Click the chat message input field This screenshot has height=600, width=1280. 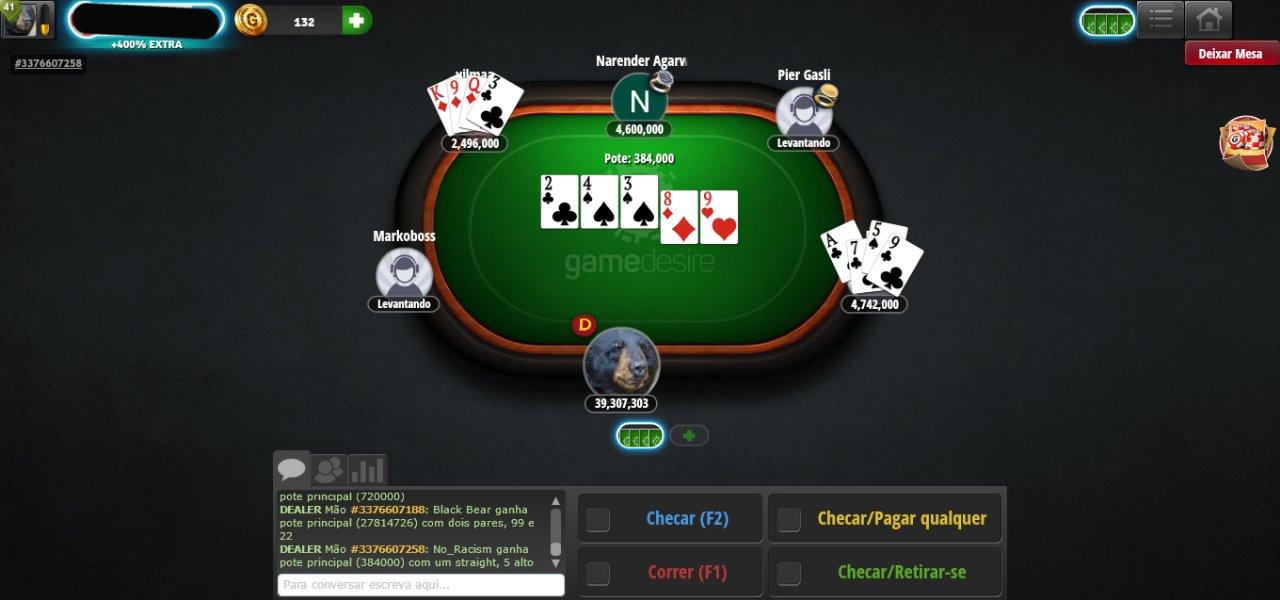[420, 585]
